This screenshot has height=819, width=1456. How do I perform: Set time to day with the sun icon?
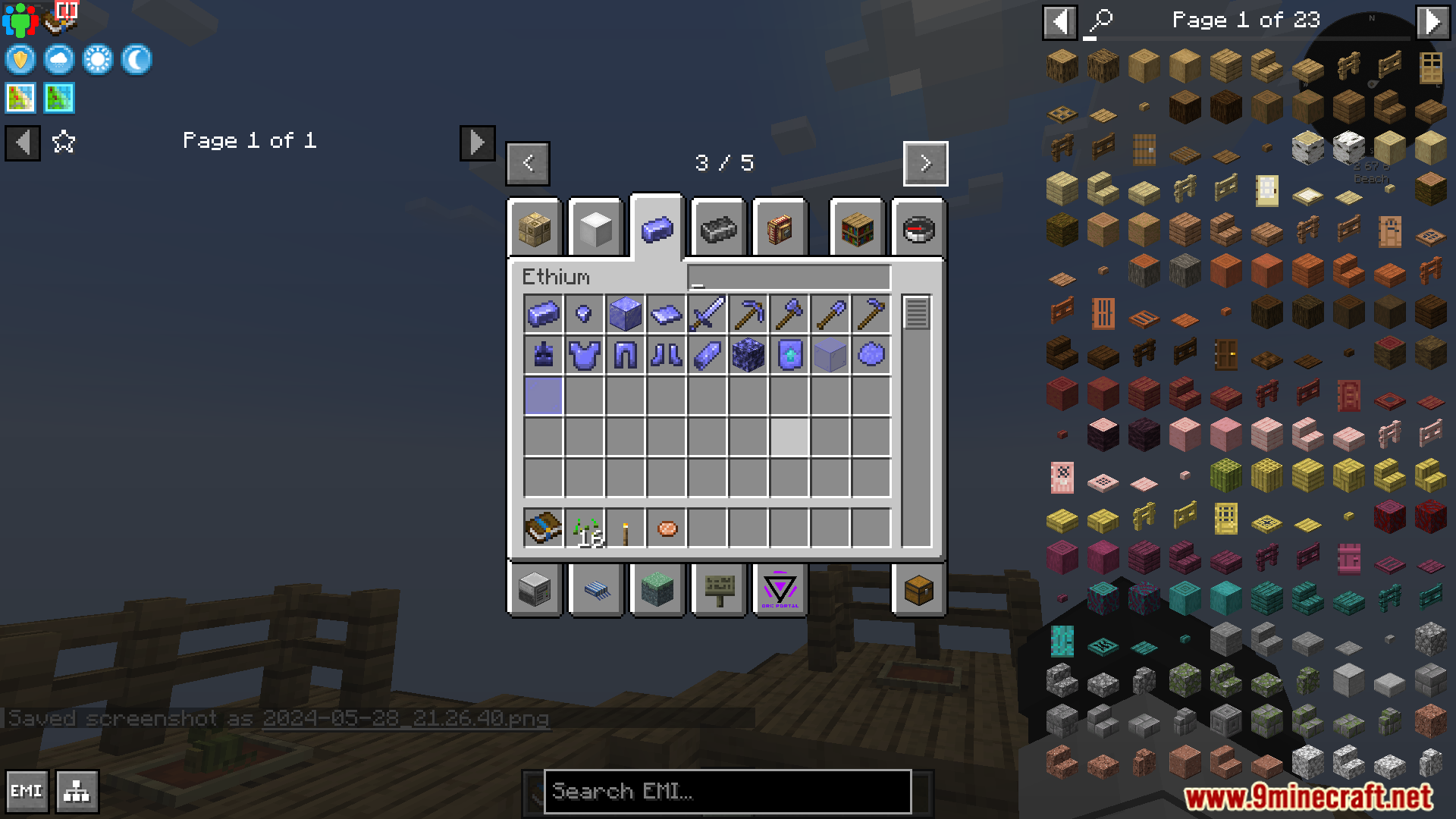(x=98, y=60)
